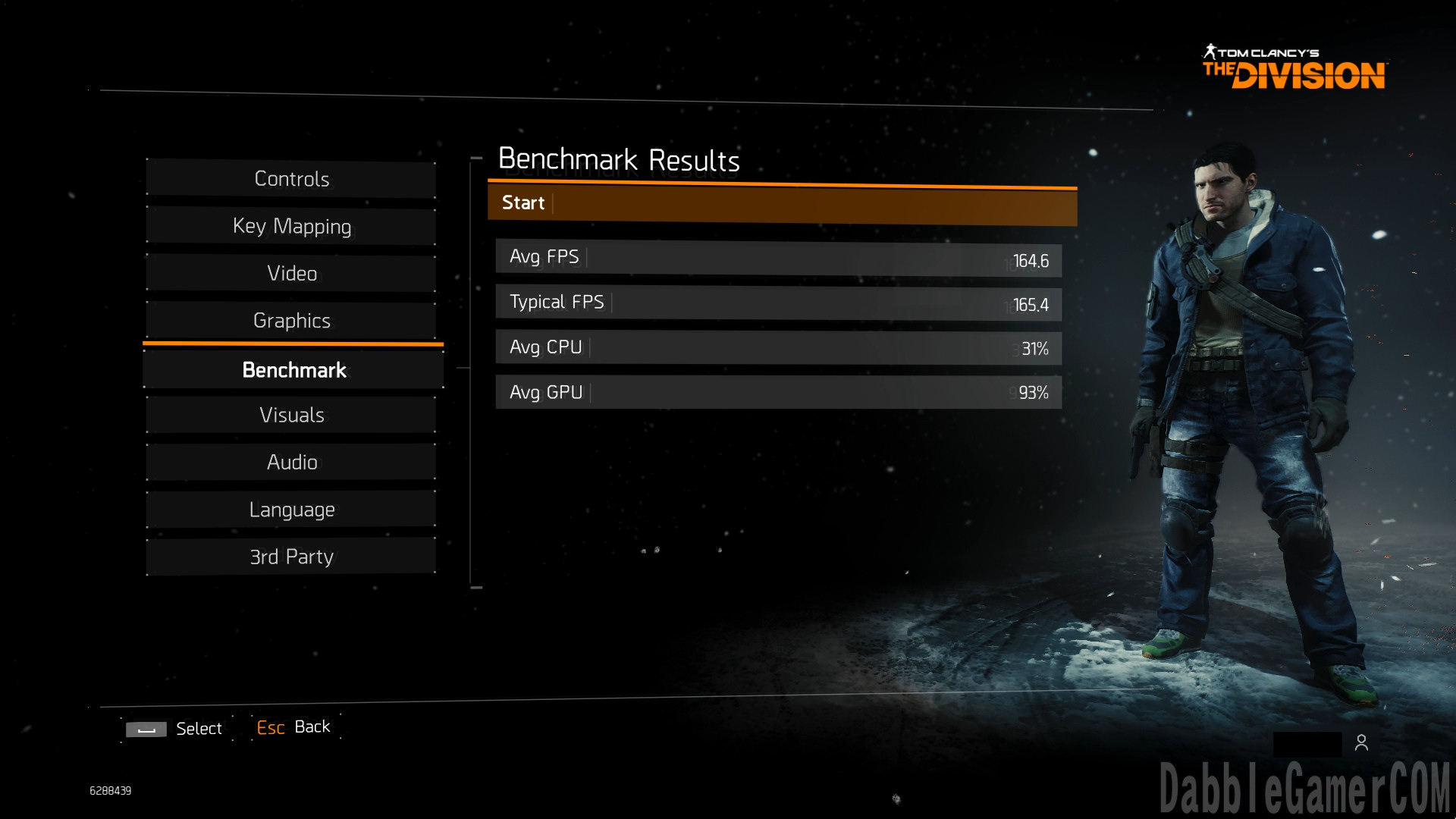Select the Language menu entry
Image resolution: width=1456 pixels, height=819 pixels.
(x=291, y=510)
